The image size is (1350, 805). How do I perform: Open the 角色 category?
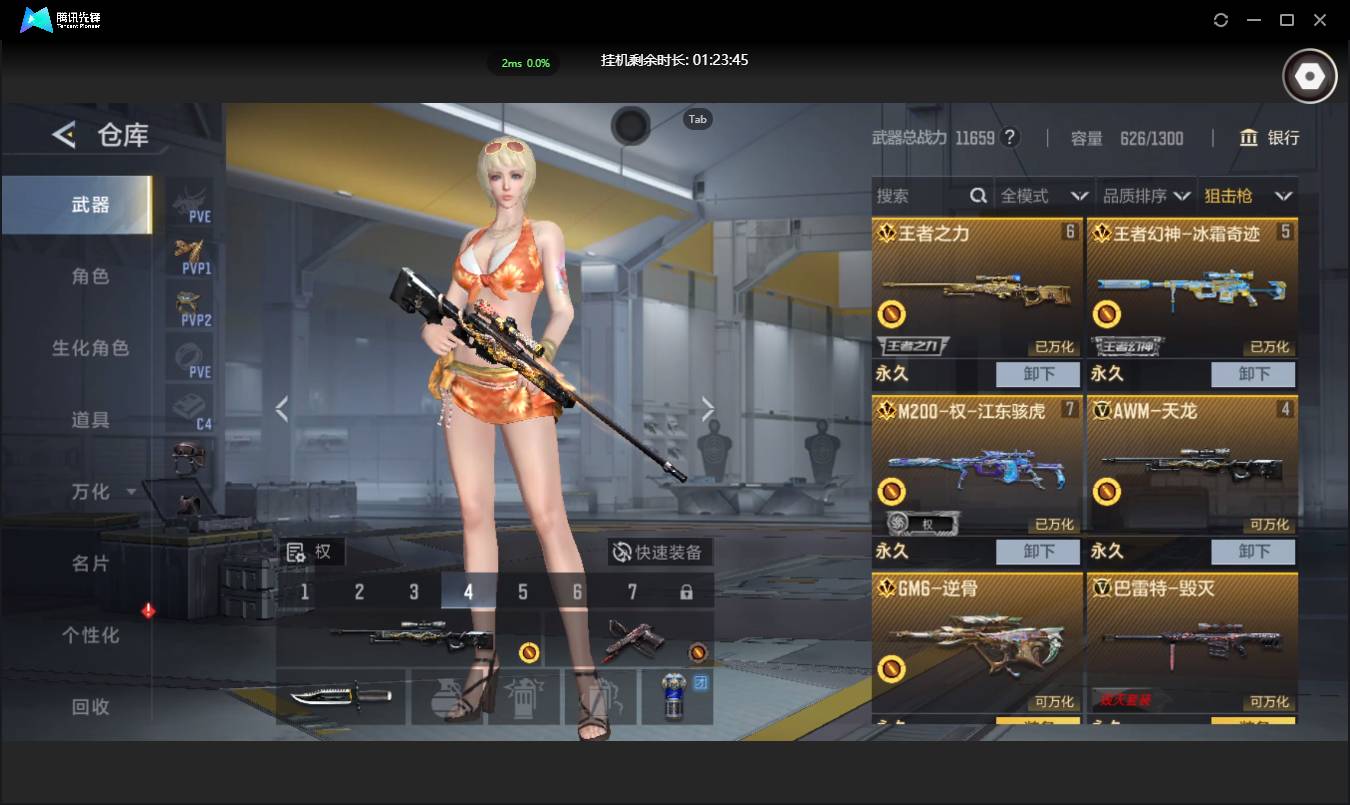pyautogui.click(x=90, y=277)
